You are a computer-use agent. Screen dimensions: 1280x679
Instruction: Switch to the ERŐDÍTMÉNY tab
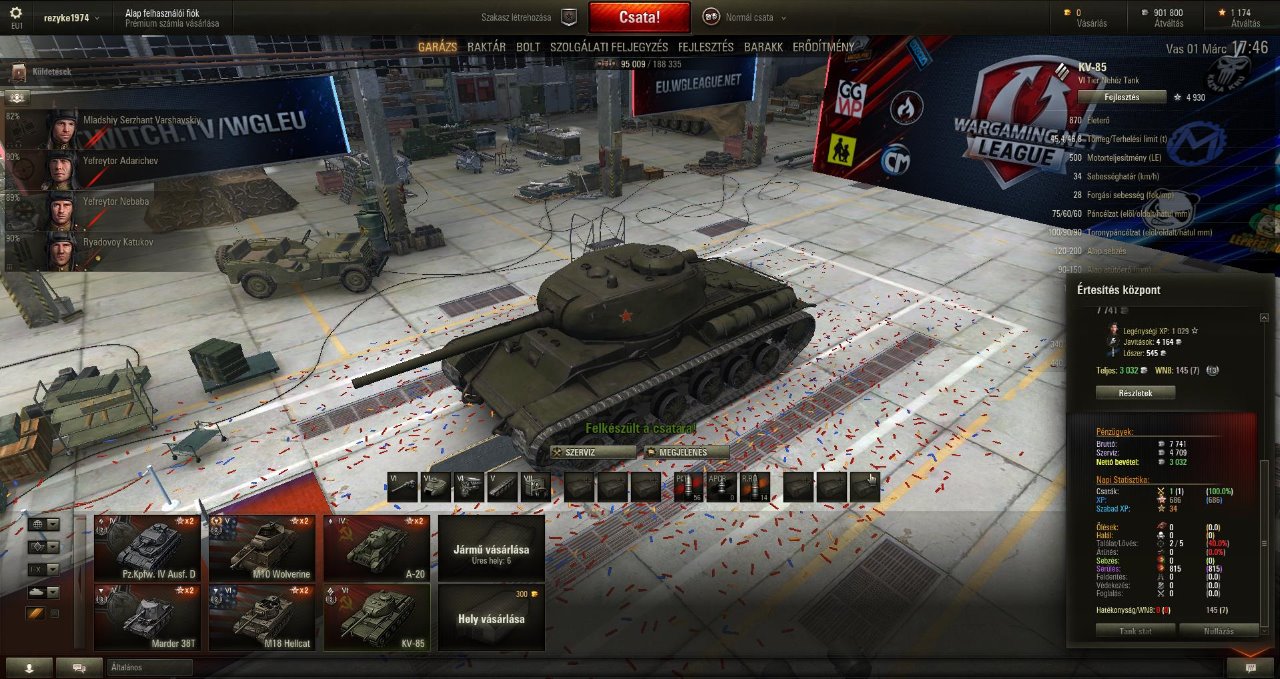pyautogui.click(x=823, y=47)
